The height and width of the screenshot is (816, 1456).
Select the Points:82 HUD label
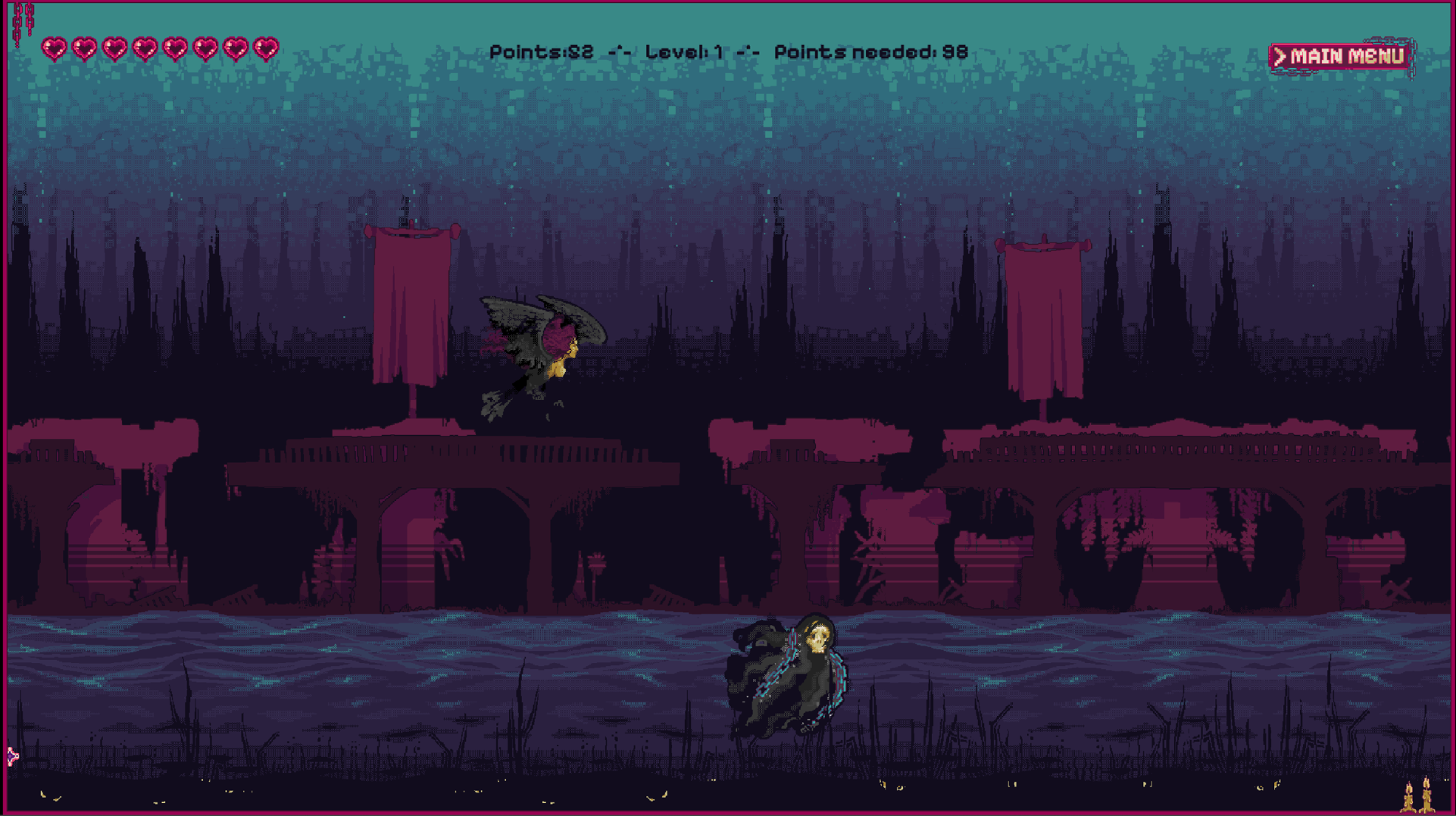click(x=542, y=52)
